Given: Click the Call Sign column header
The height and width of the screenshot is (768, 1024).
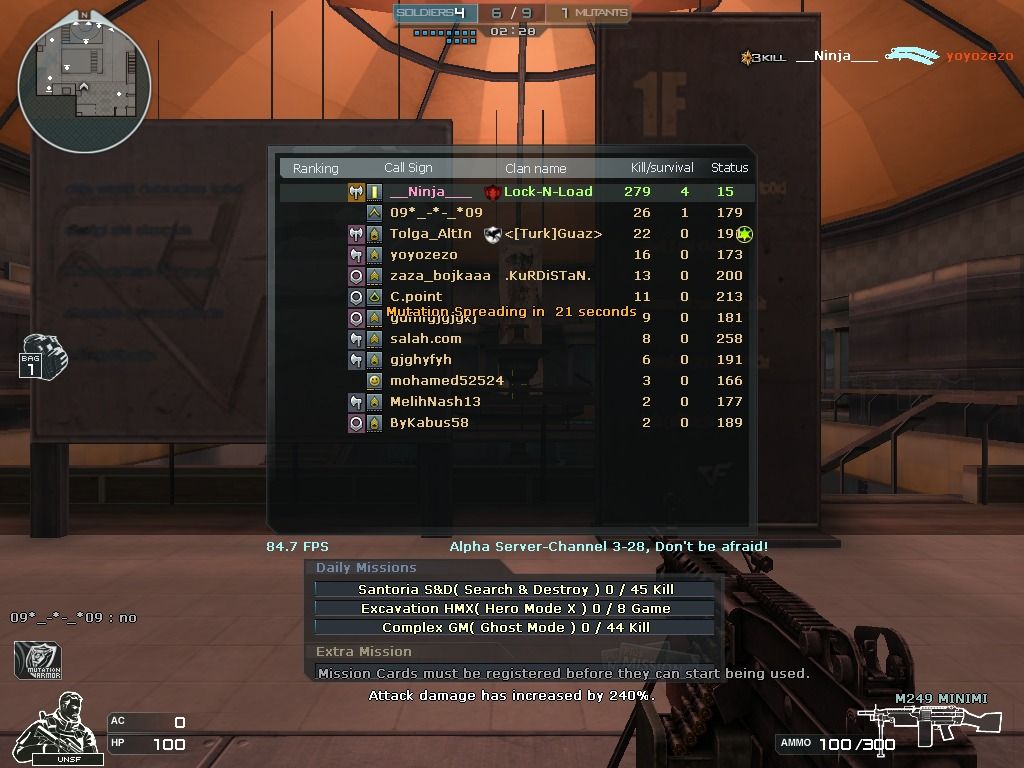Looking at the screenshot, I should 408,168.
